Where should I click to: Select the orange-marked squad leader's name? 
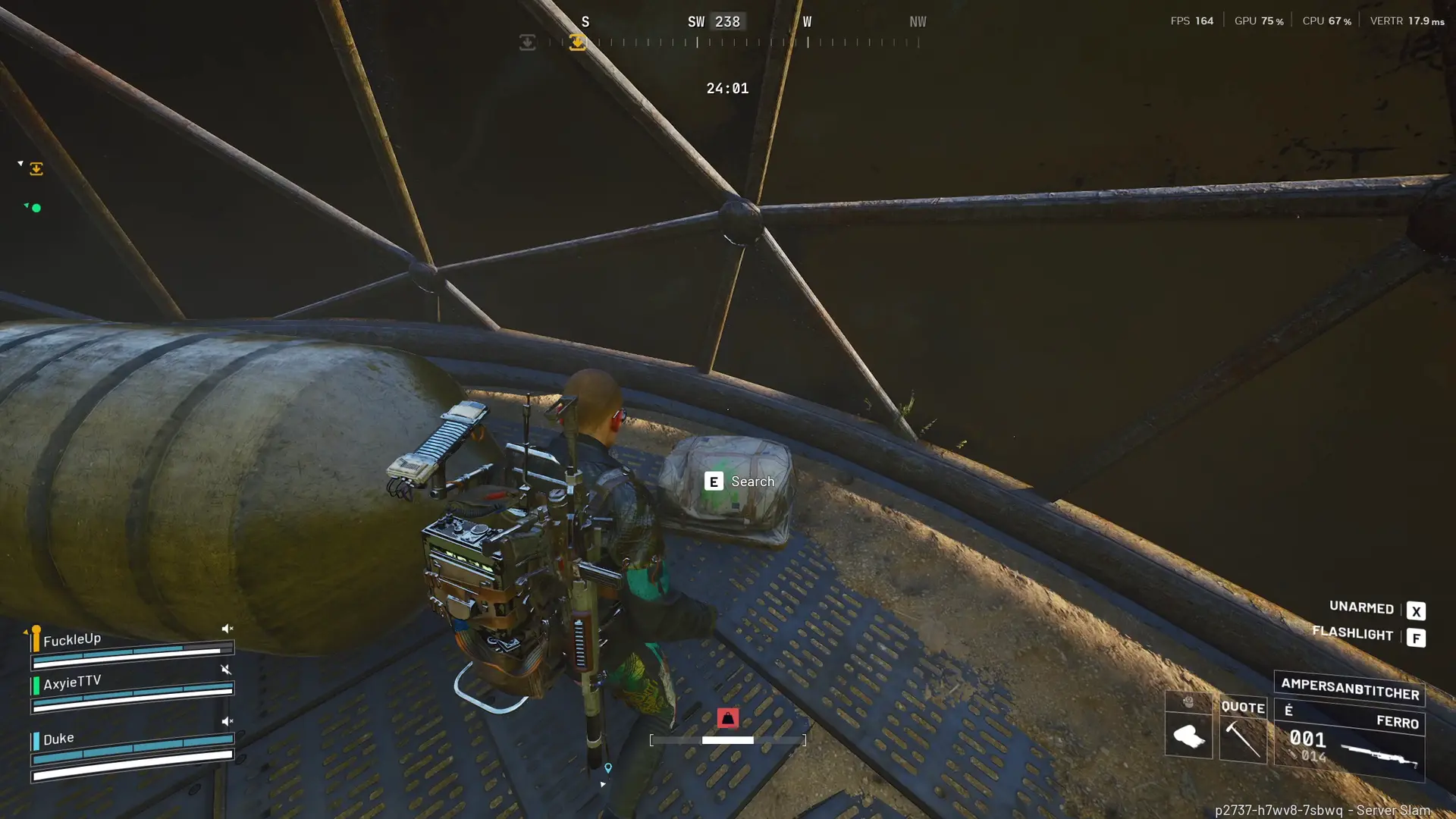(x=72, y=639)
